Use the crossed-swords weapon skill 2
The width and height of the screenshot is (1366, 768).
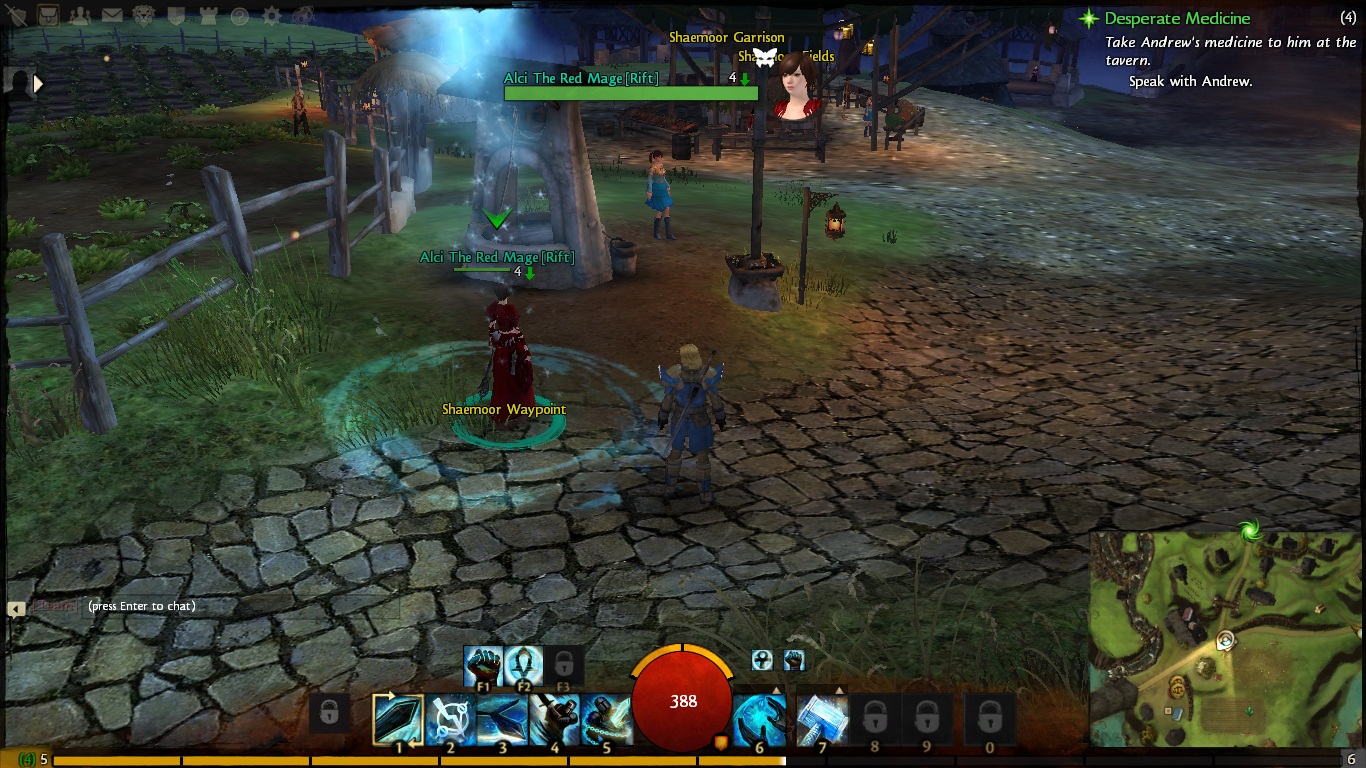[450, 719]
